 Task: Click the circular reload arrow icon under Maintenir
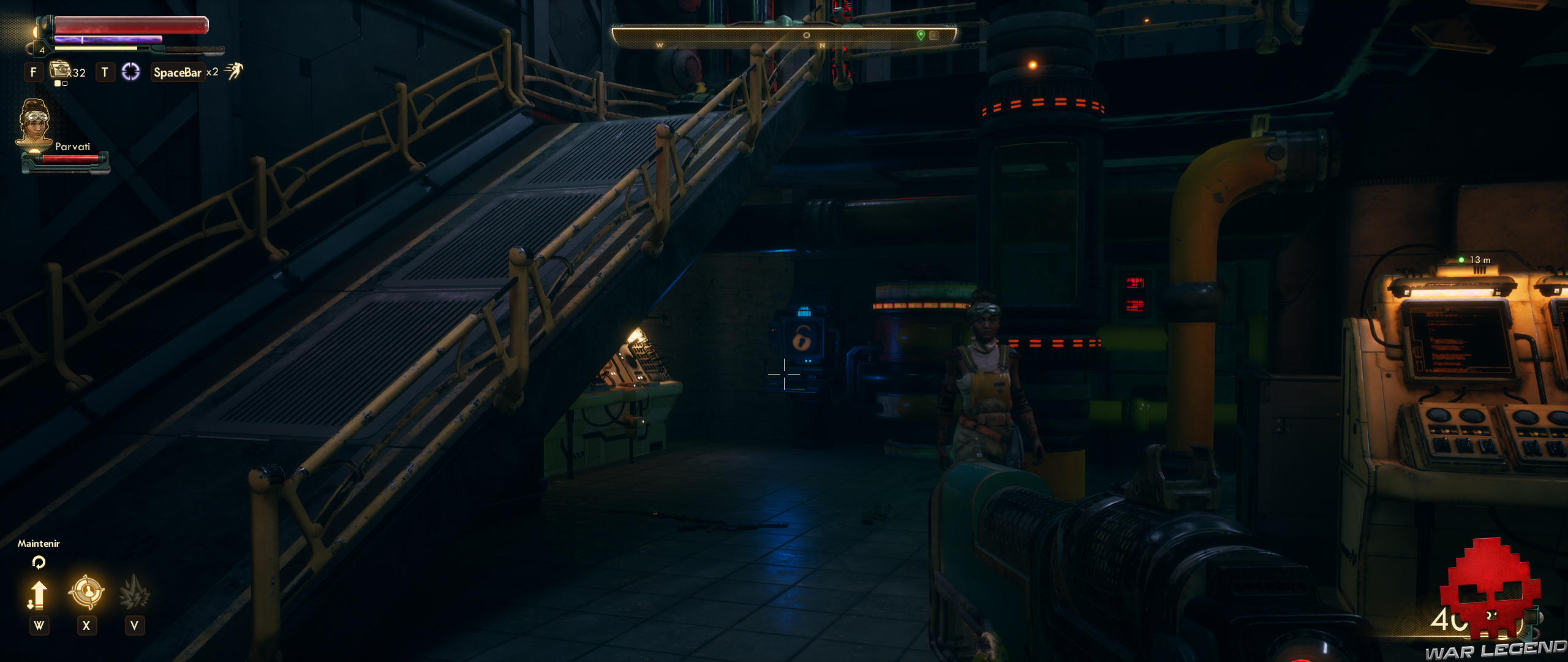point(39,561)
